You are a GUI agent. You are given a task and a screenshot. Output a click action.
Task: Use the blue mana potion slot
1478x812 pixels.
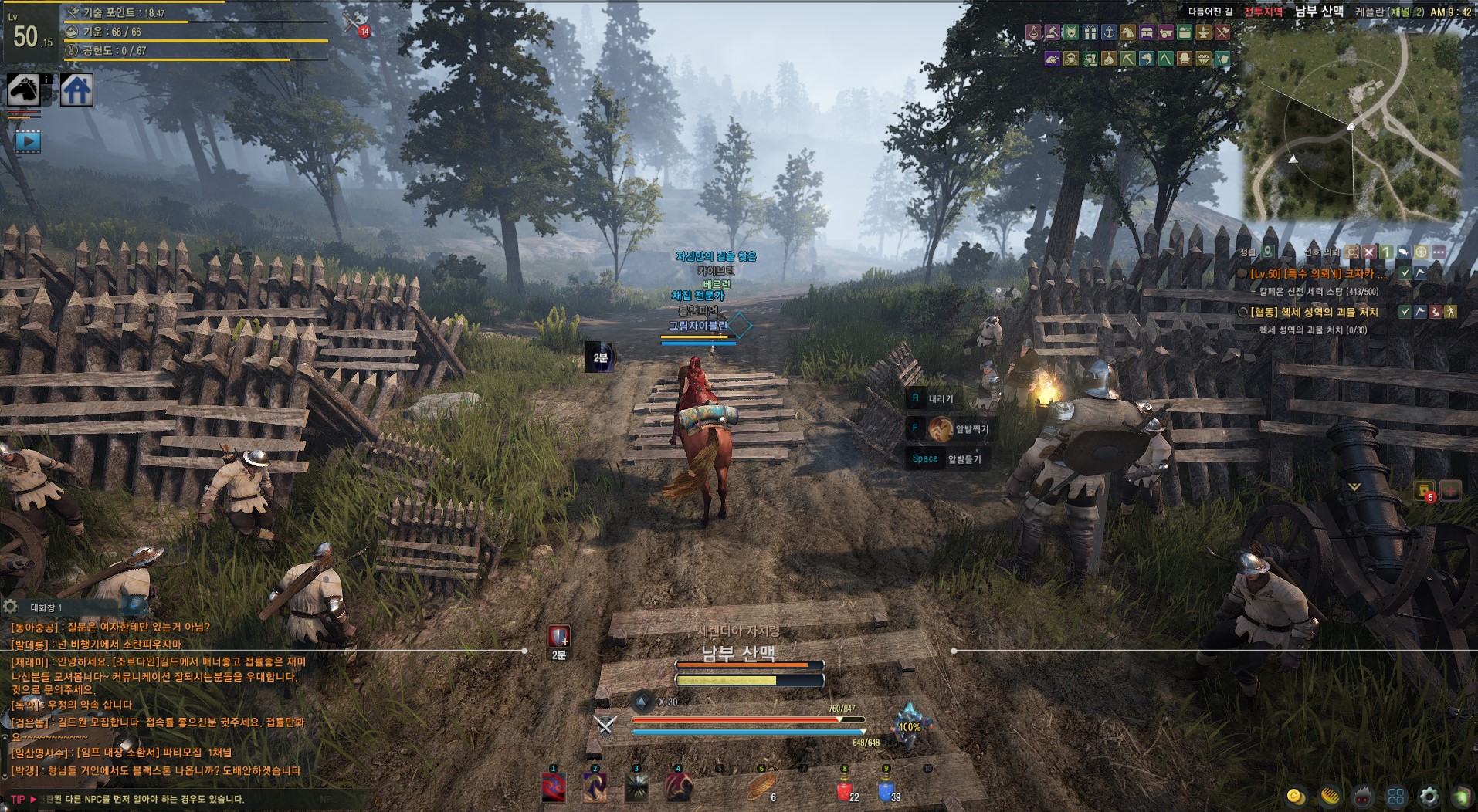[886, 790]
